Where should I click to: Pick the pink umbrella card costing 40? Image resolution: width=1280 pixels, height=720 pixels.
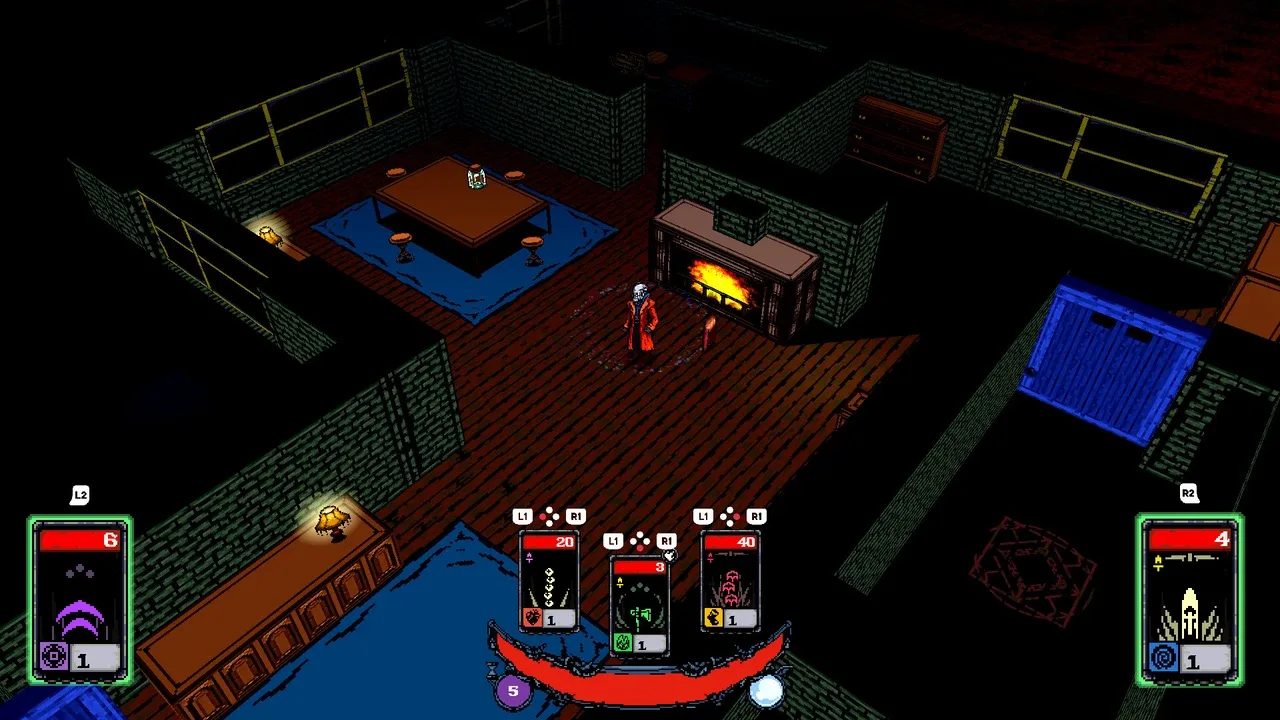(x=730, y=582)
